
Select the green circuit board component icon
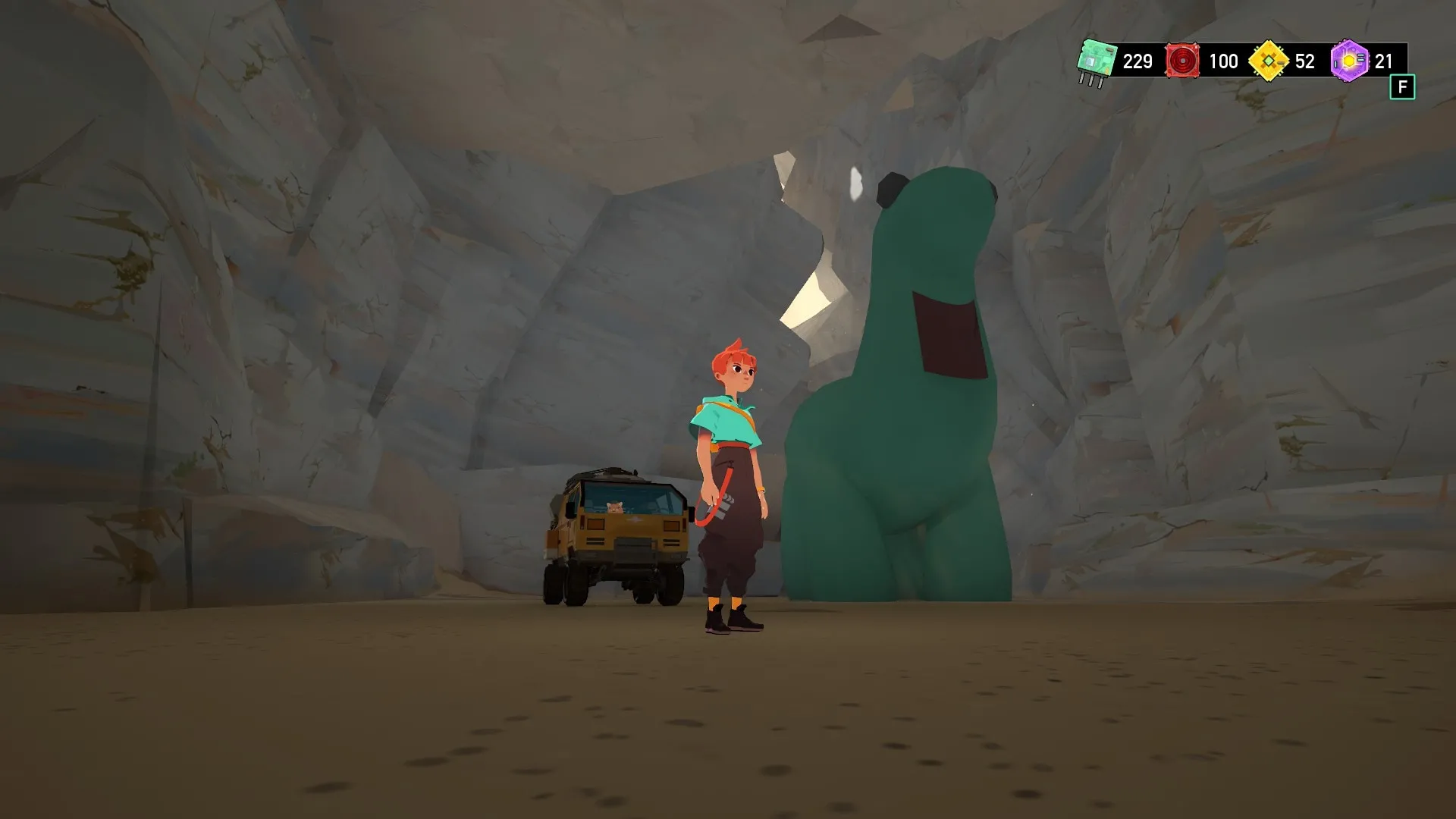[x=1097, y=61]
